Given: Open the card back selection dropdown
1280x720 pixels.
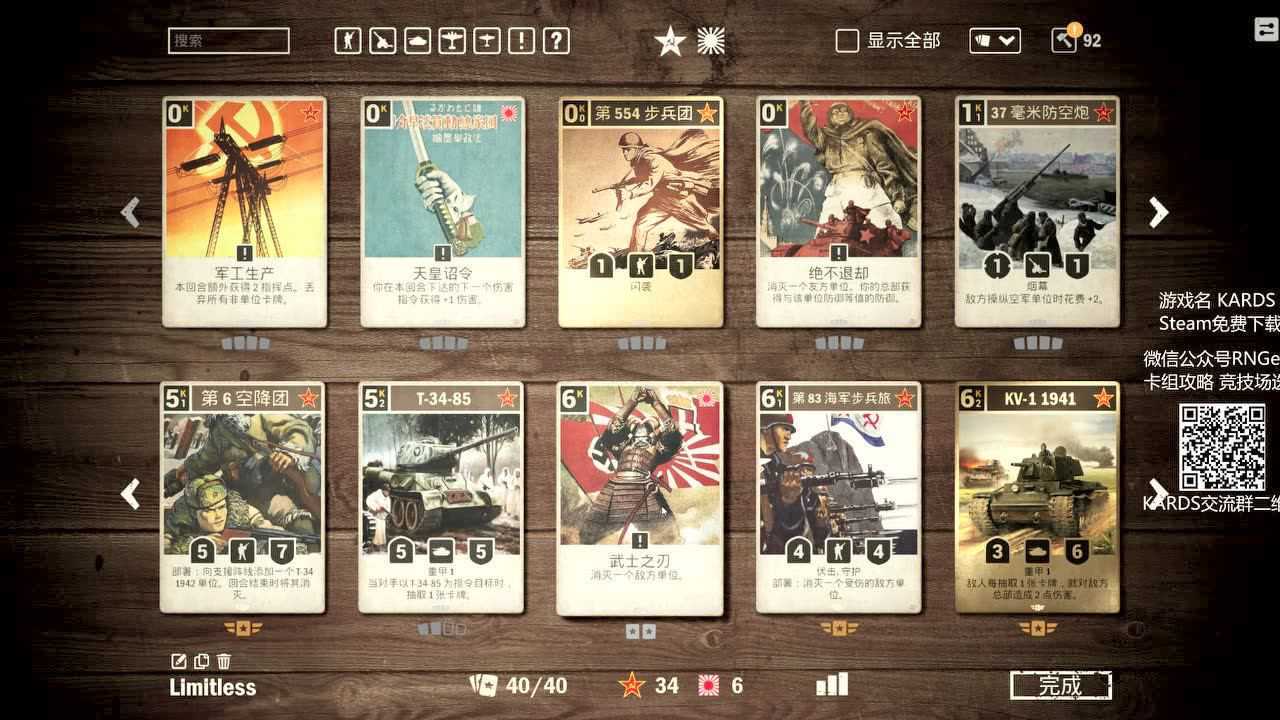Looking at the screenshot, I should [993, 40].
